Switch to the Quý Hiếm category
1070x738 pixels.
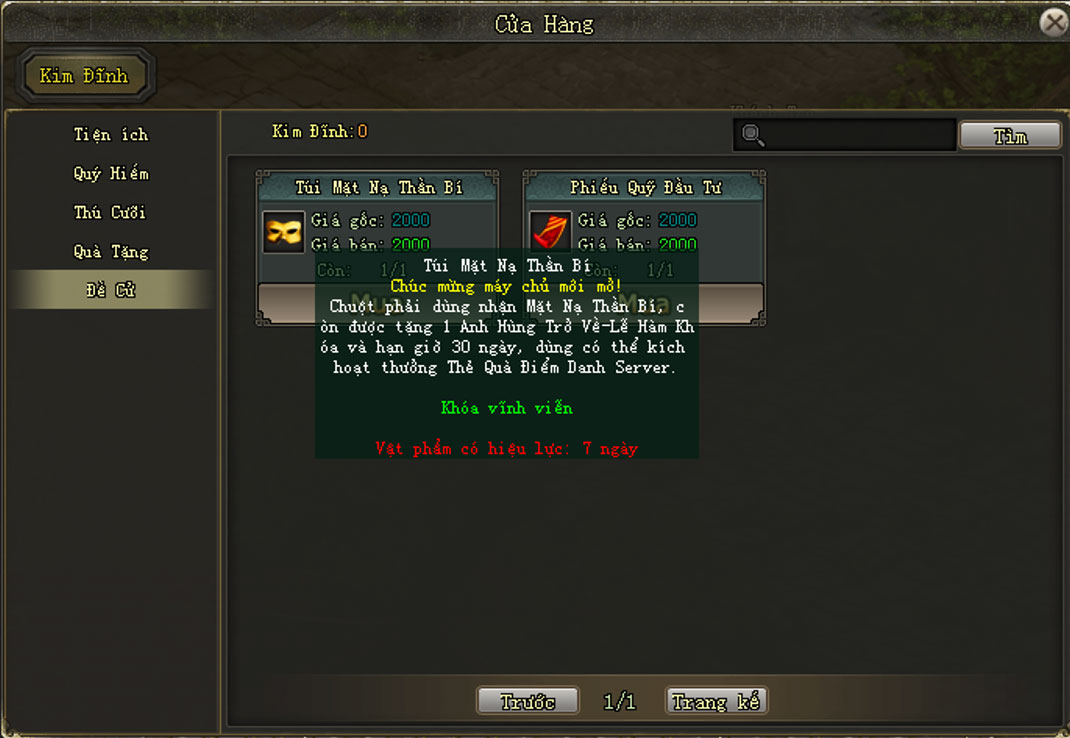coord(110,173)
